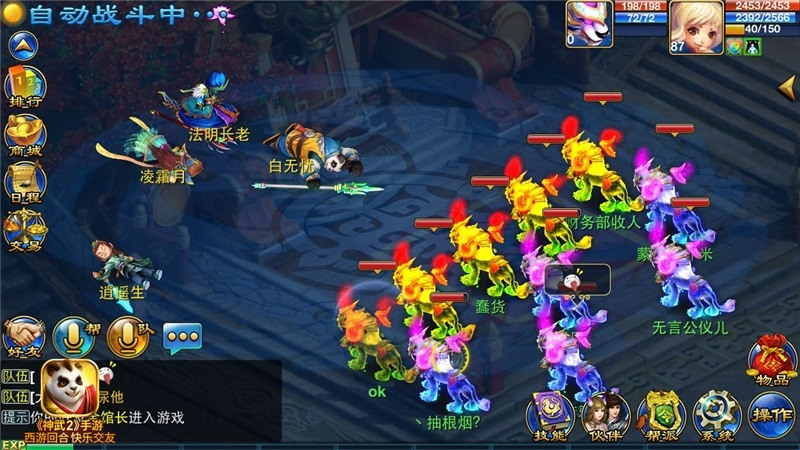Collapse the left menu with the blue up-arrow
The image size is (800, 450).
(x=22, y=44)
